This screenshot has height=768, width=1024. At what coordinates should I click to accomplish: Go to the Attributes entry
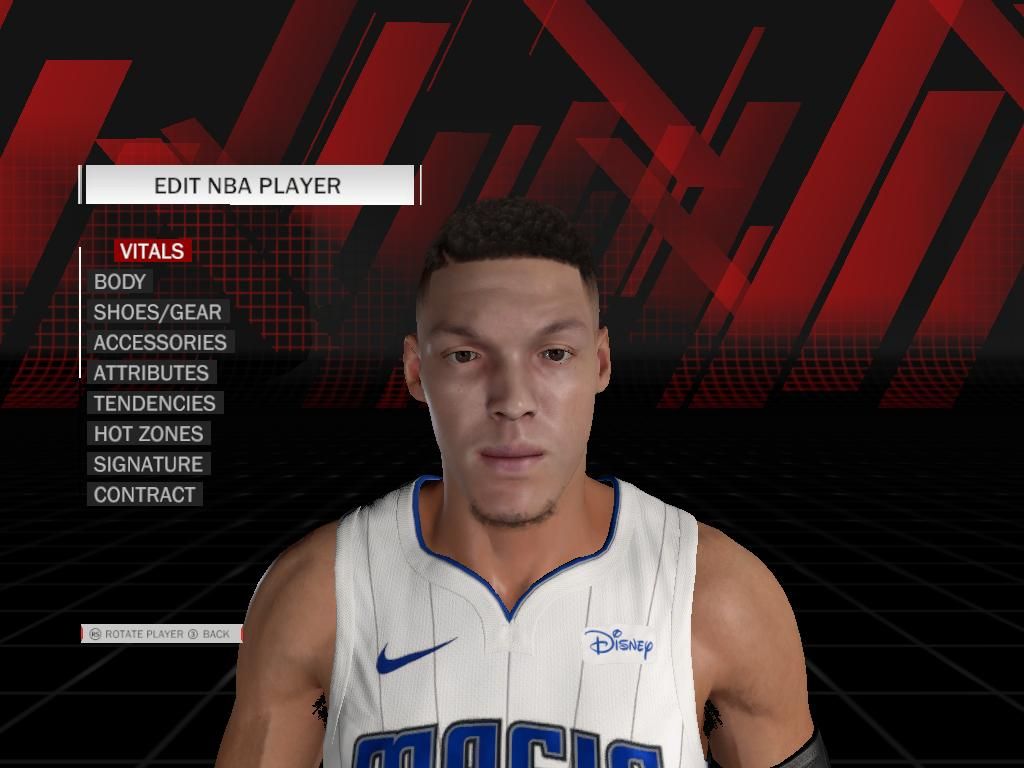151,373
